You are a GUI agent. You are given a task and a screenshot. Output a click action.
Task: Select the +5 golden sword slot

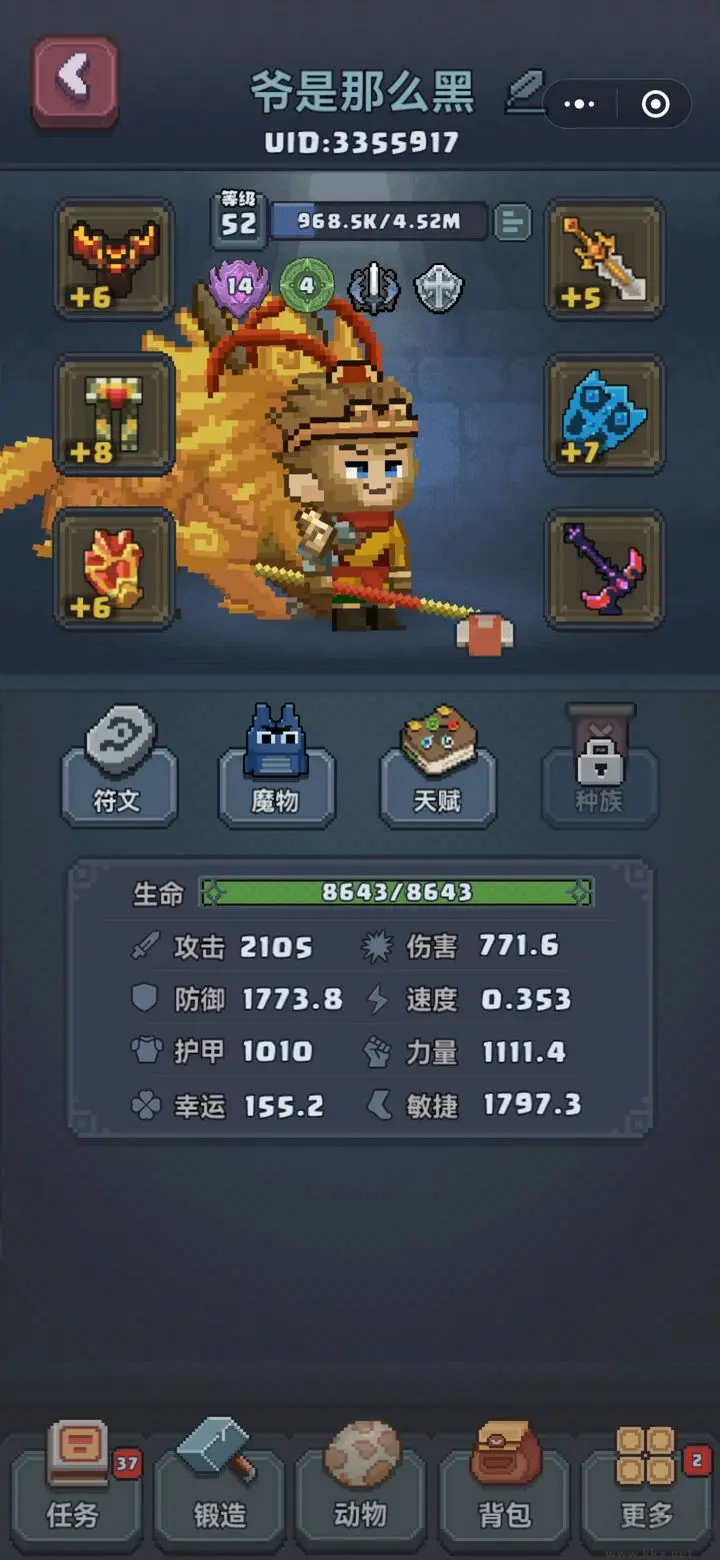pyautogui.click(x=605, y=260)
